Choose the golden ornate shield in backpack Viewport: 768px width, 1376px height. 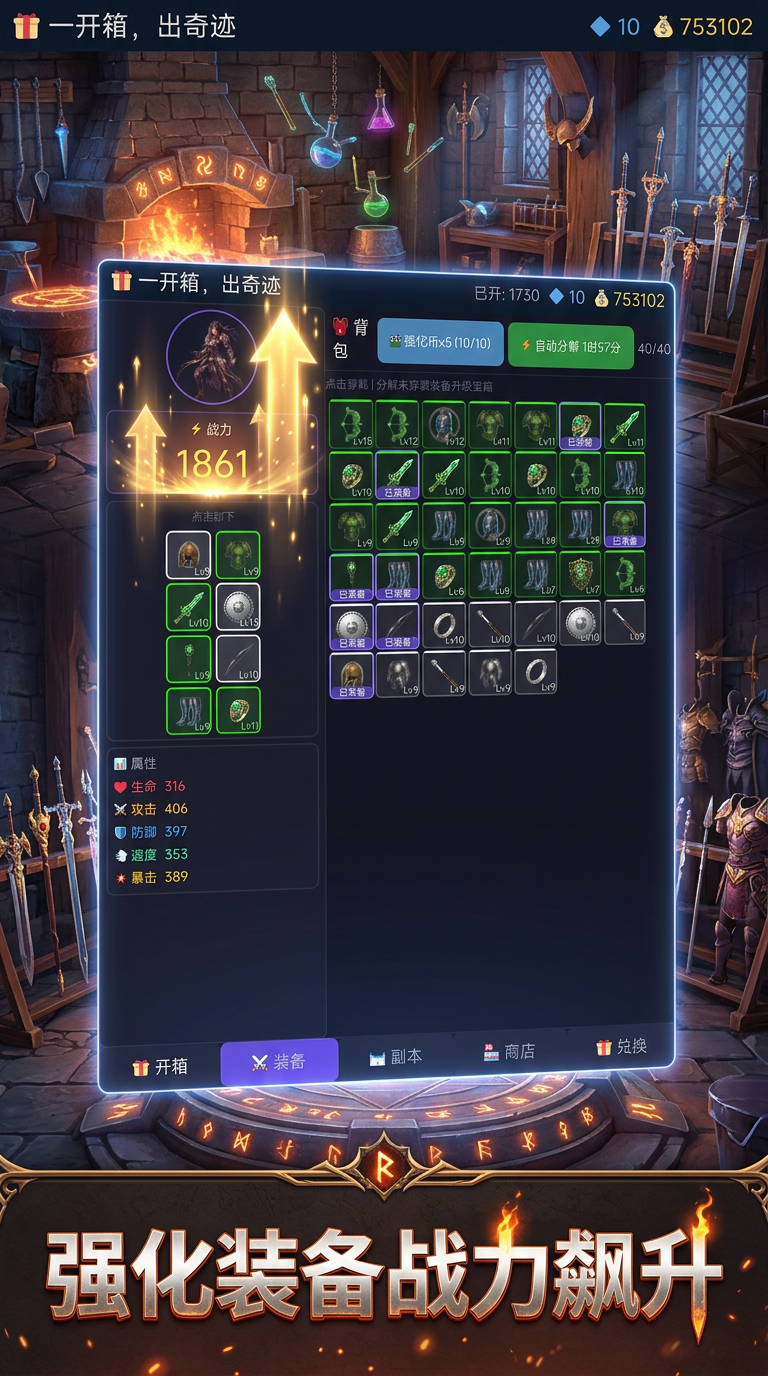pos(579,575)
